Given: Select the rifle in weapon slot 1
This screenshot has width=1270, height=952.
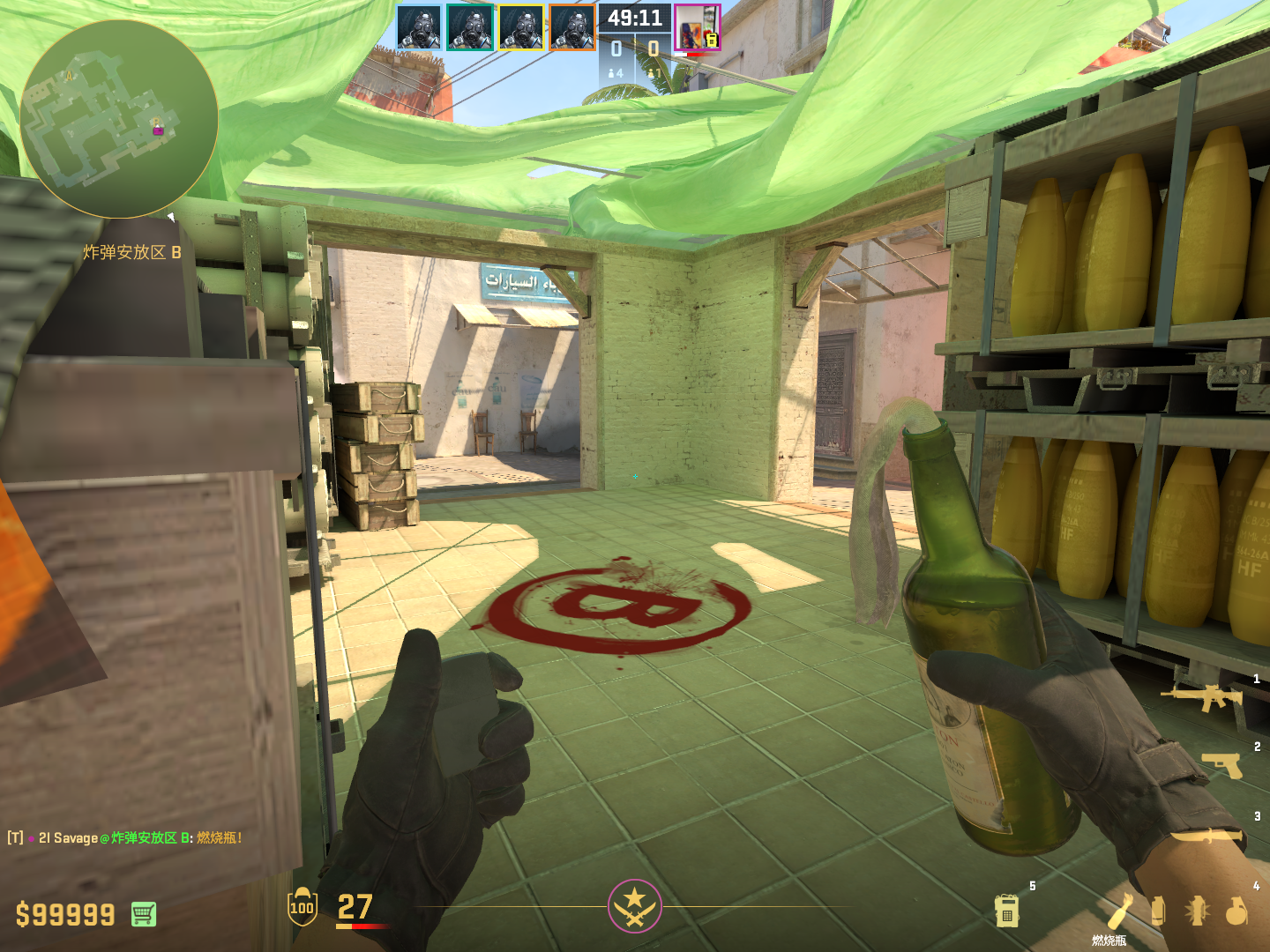Looking at the screenshot, I should tap(1202, 697).
